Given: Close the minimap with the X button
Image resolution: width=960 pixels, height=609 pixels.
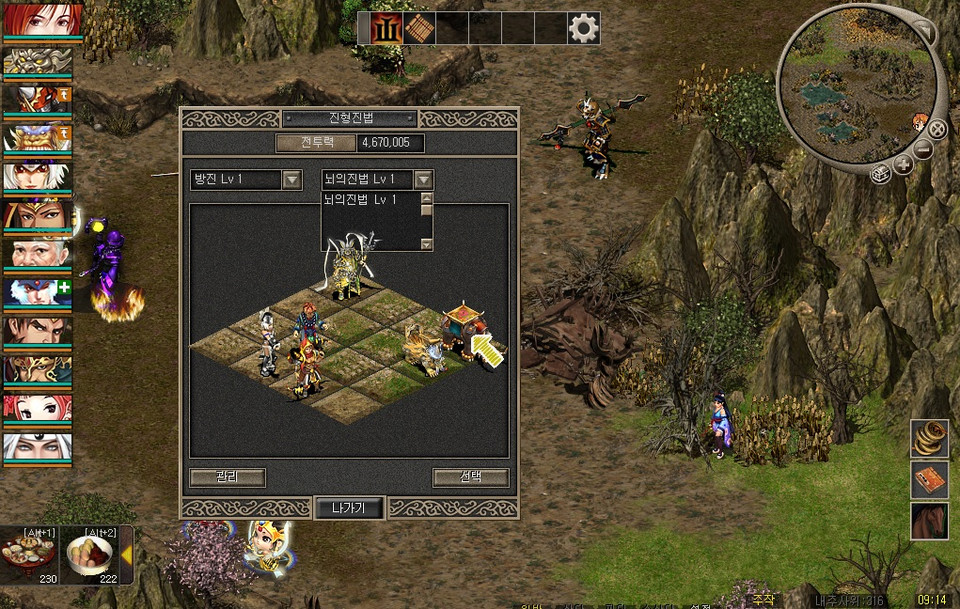Looking at the screenshot, I should pos(937,128).
